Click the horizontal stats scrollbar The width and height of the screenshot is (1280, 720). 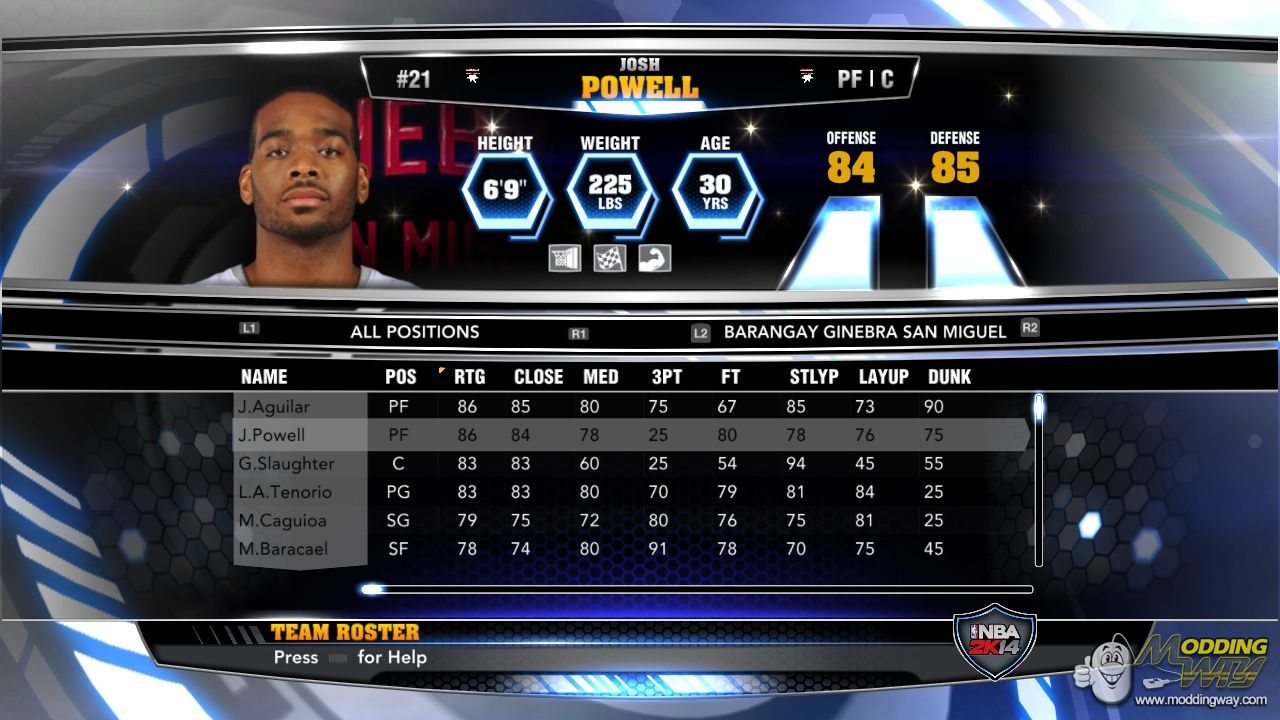(700, 589)
